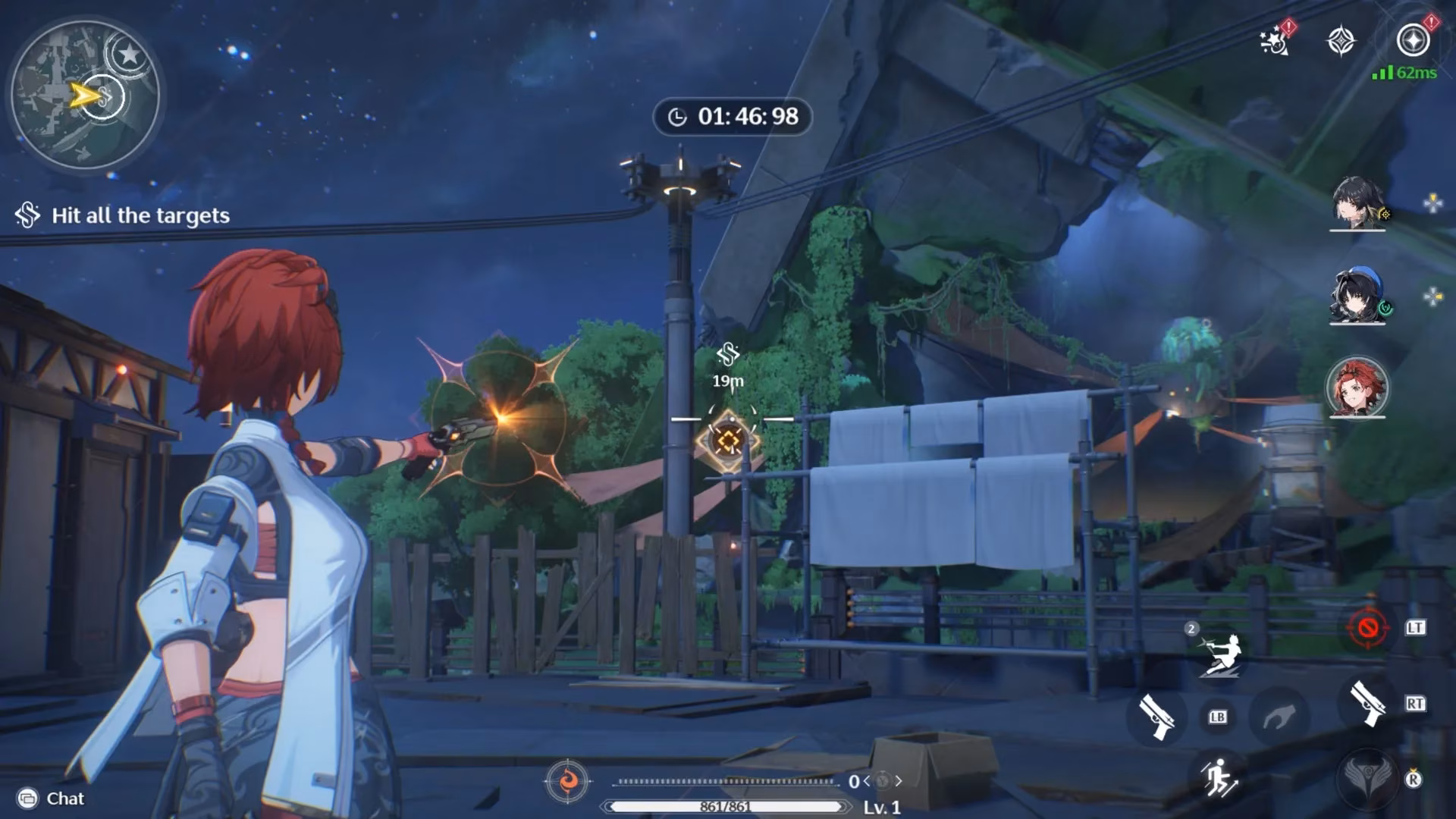
Task: Activate the sliding gunshot skill icon
Action: [x=1220, y=654]
